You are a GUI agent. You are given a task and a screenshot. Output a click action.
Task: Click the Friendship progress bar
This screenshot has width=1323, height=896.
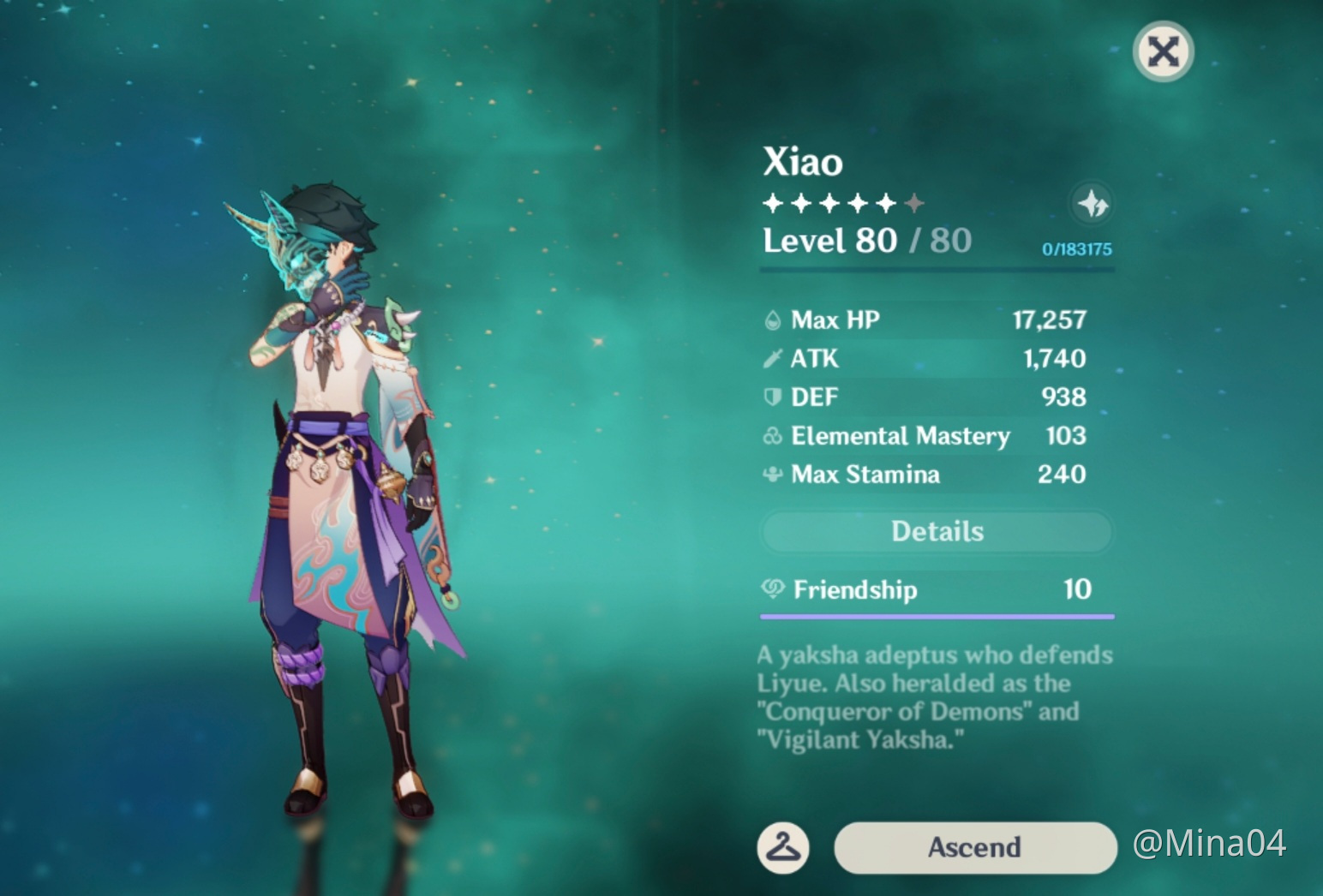pyautogui.click(x=937, y=614)
